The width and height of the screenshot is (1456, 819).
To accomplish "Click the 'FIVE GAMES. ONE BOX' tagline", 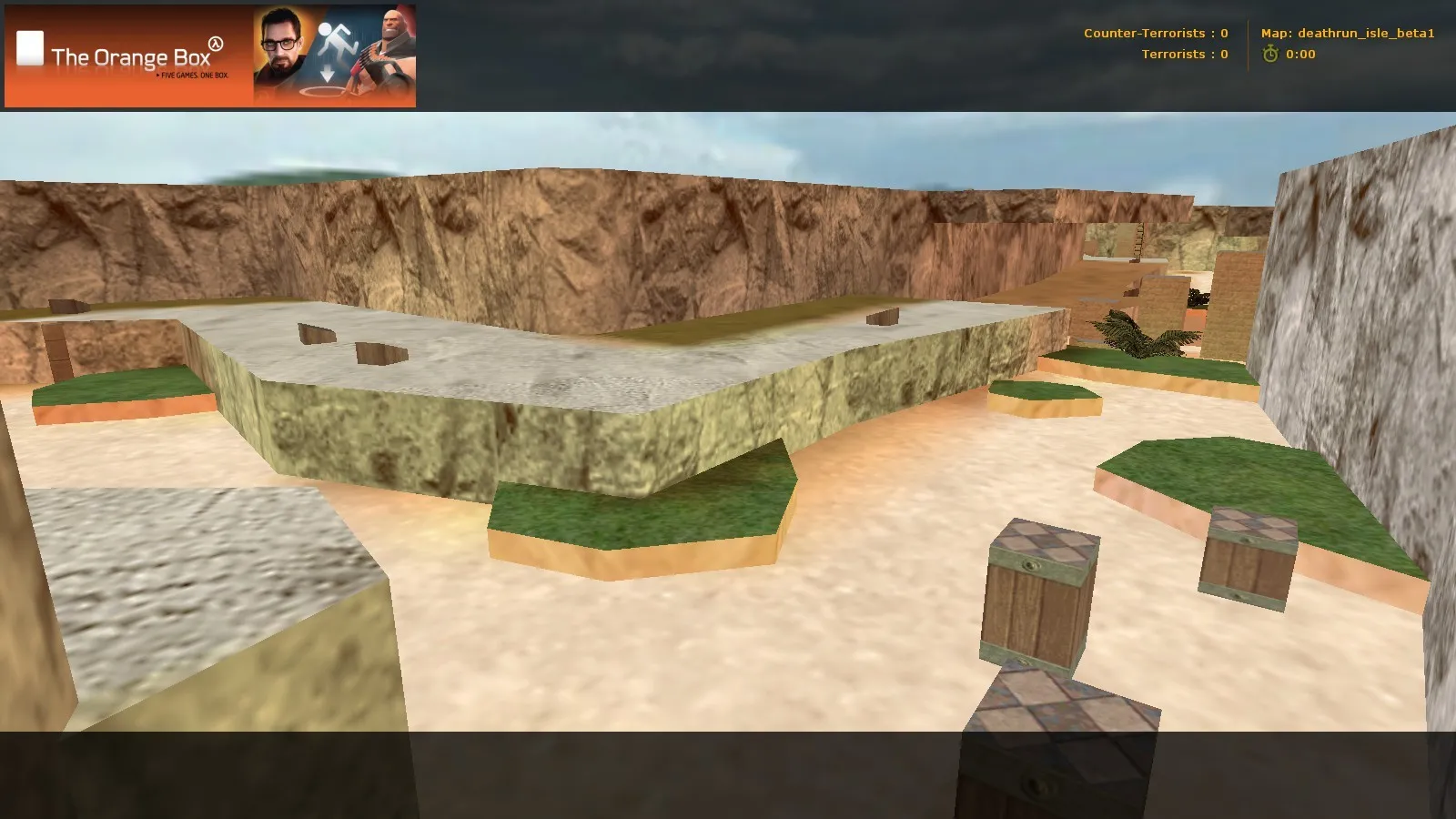I will tap(194, 76).
